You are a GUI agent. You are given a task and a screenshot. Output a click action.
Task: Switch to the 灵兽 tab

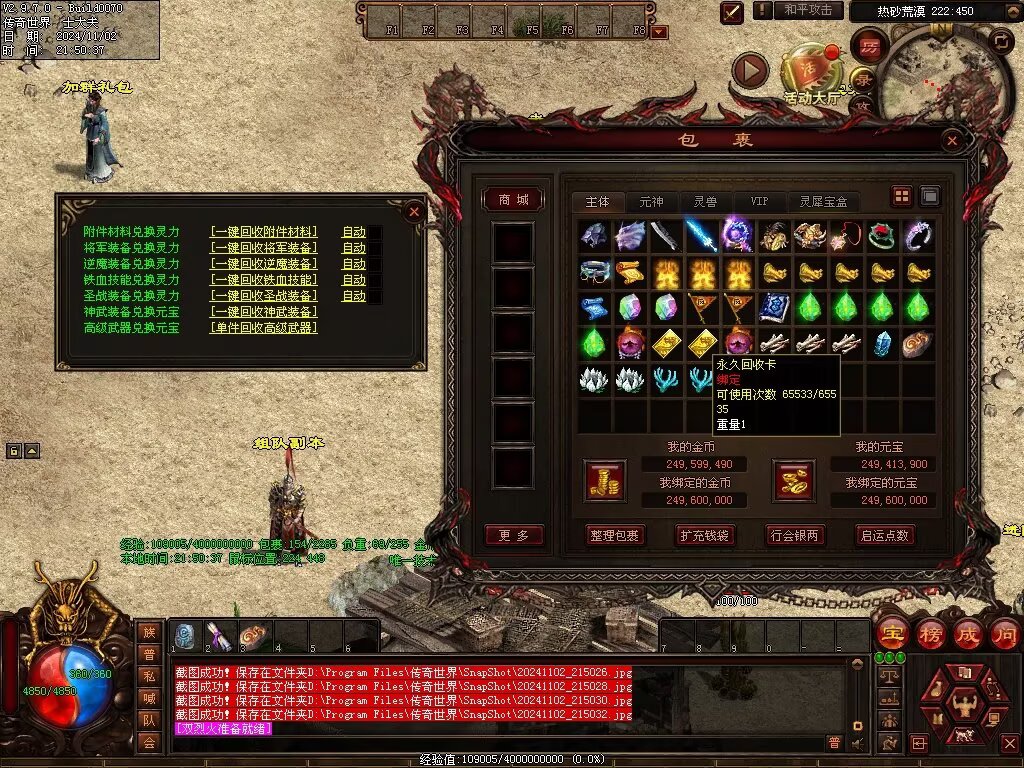point(705,202)
